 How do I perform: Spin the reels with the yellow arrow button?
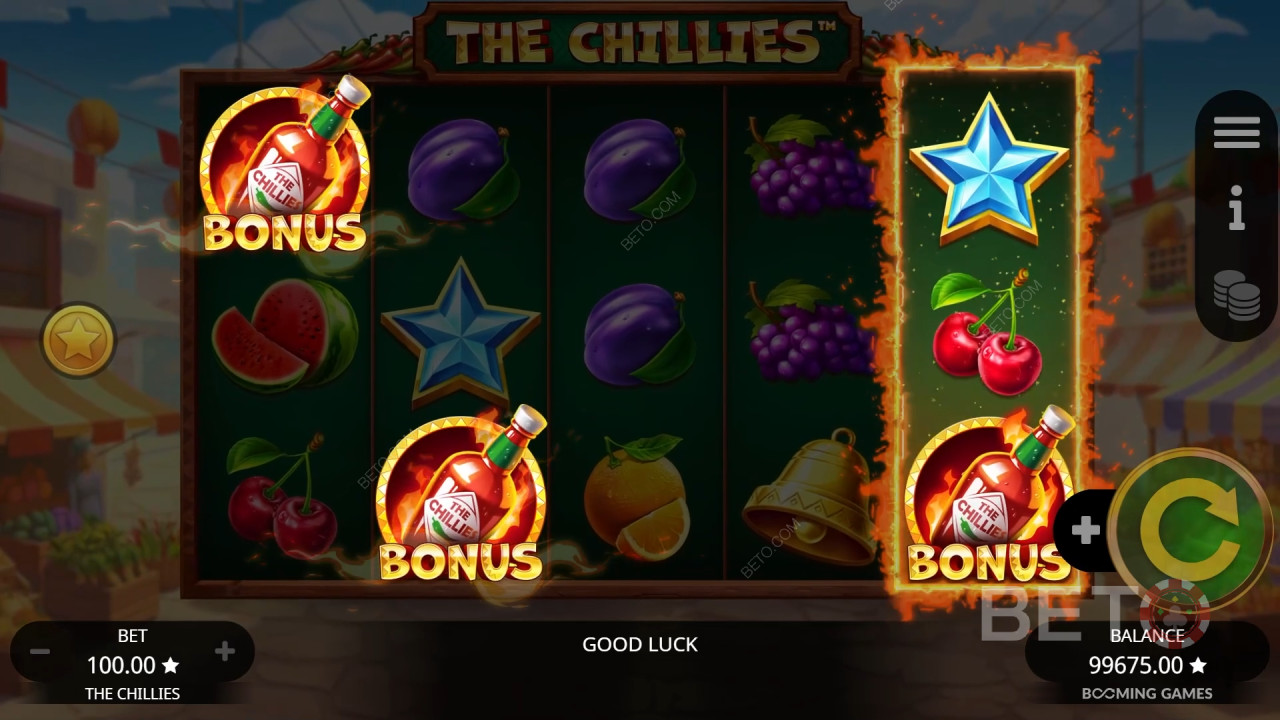1189,530
